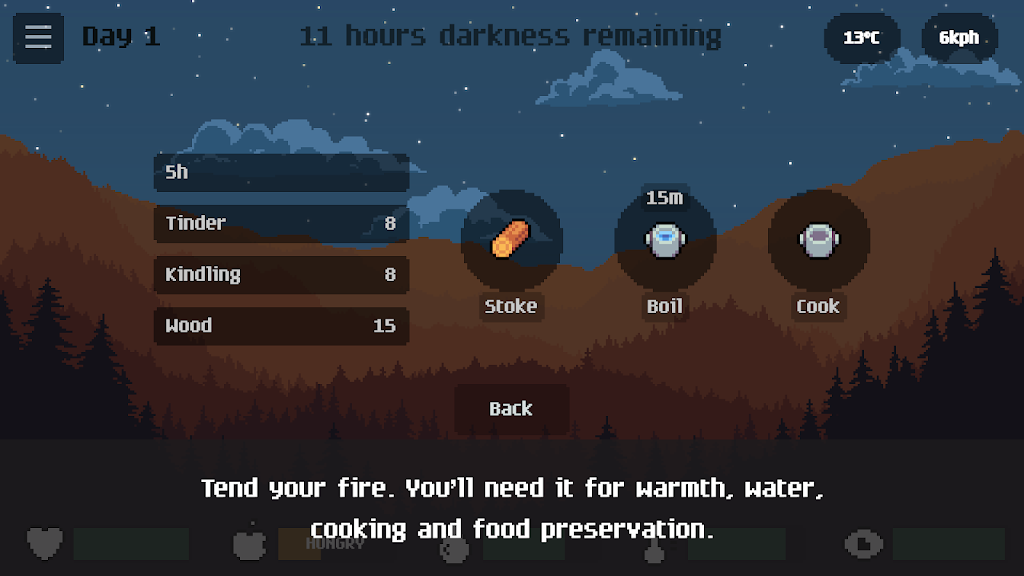Image resolution: width=1024 pixels, height=576 pixels.
Task: Select the Wood row
Action: point(281,326)
